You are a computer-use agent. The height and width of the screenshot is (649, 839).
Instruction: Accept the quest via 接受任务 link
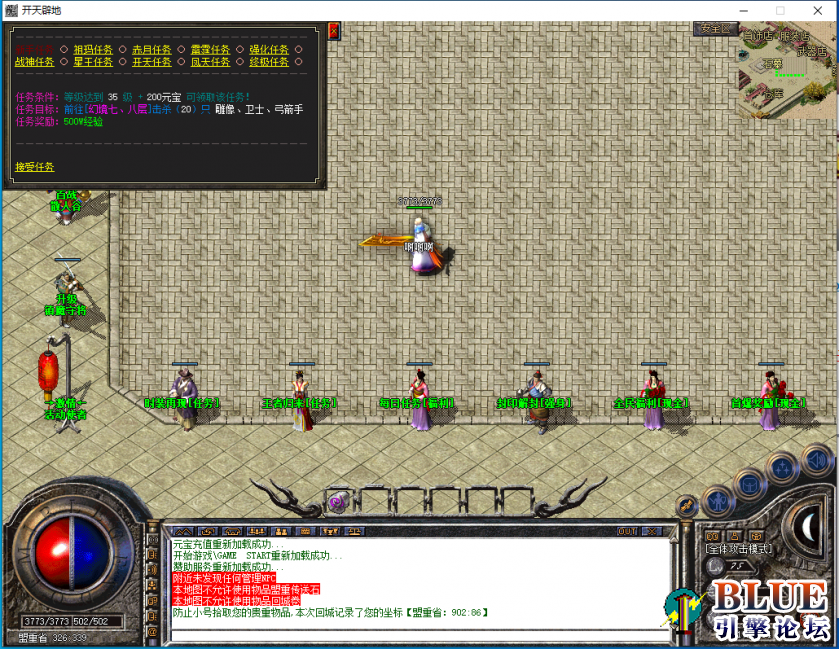(x=35, y=167)
